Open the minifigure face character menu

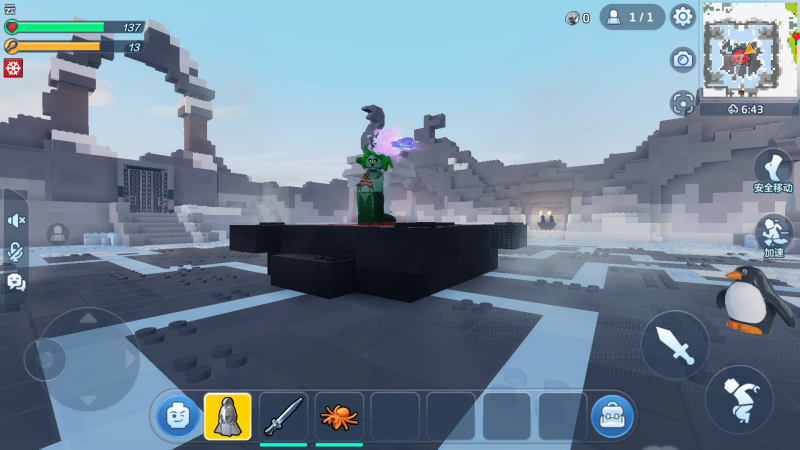pos(177,416)
